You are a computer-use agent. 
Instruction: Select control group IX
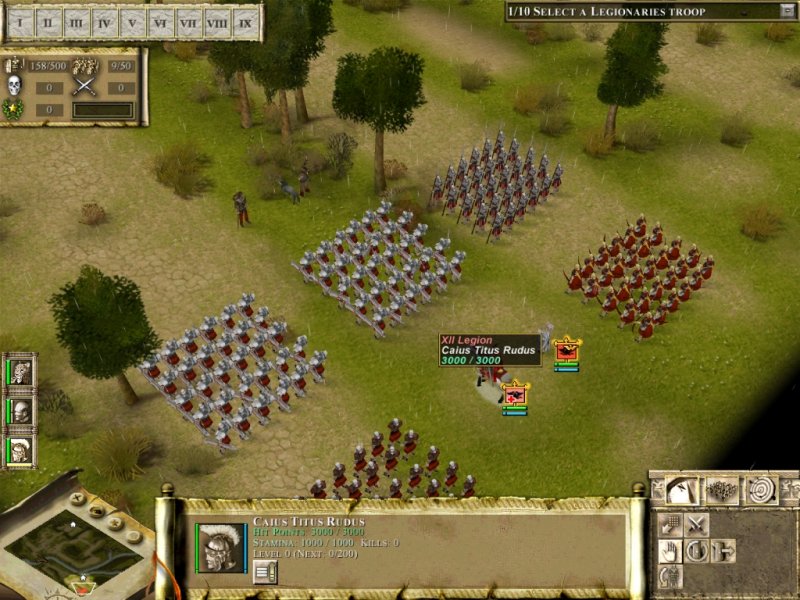(x=245, y=22)
